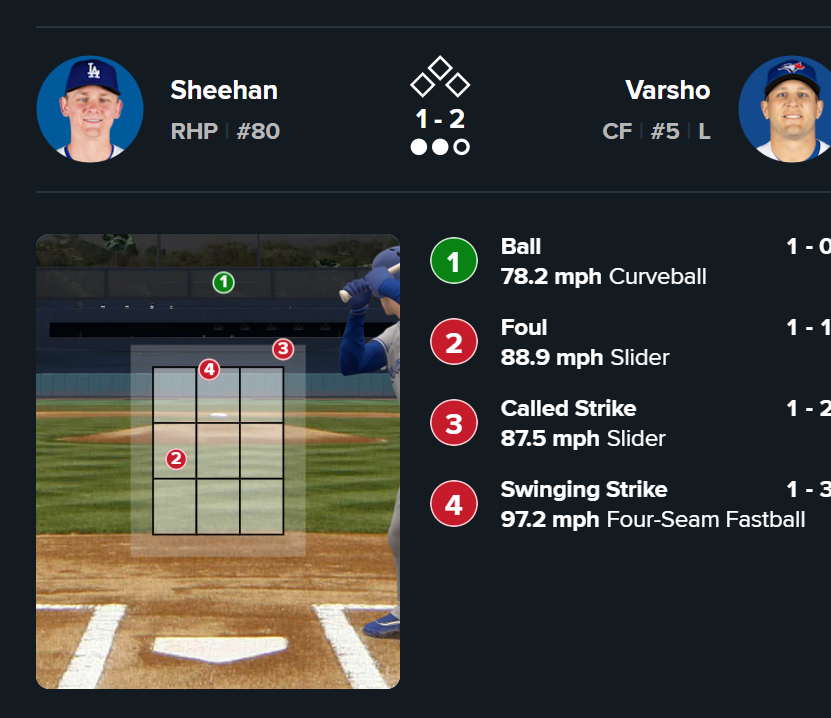The width and height of the screenshot is (831, 718).
Task: Open pitcher Sheehan's headshot photo
Action: click(x=90, y=108)
